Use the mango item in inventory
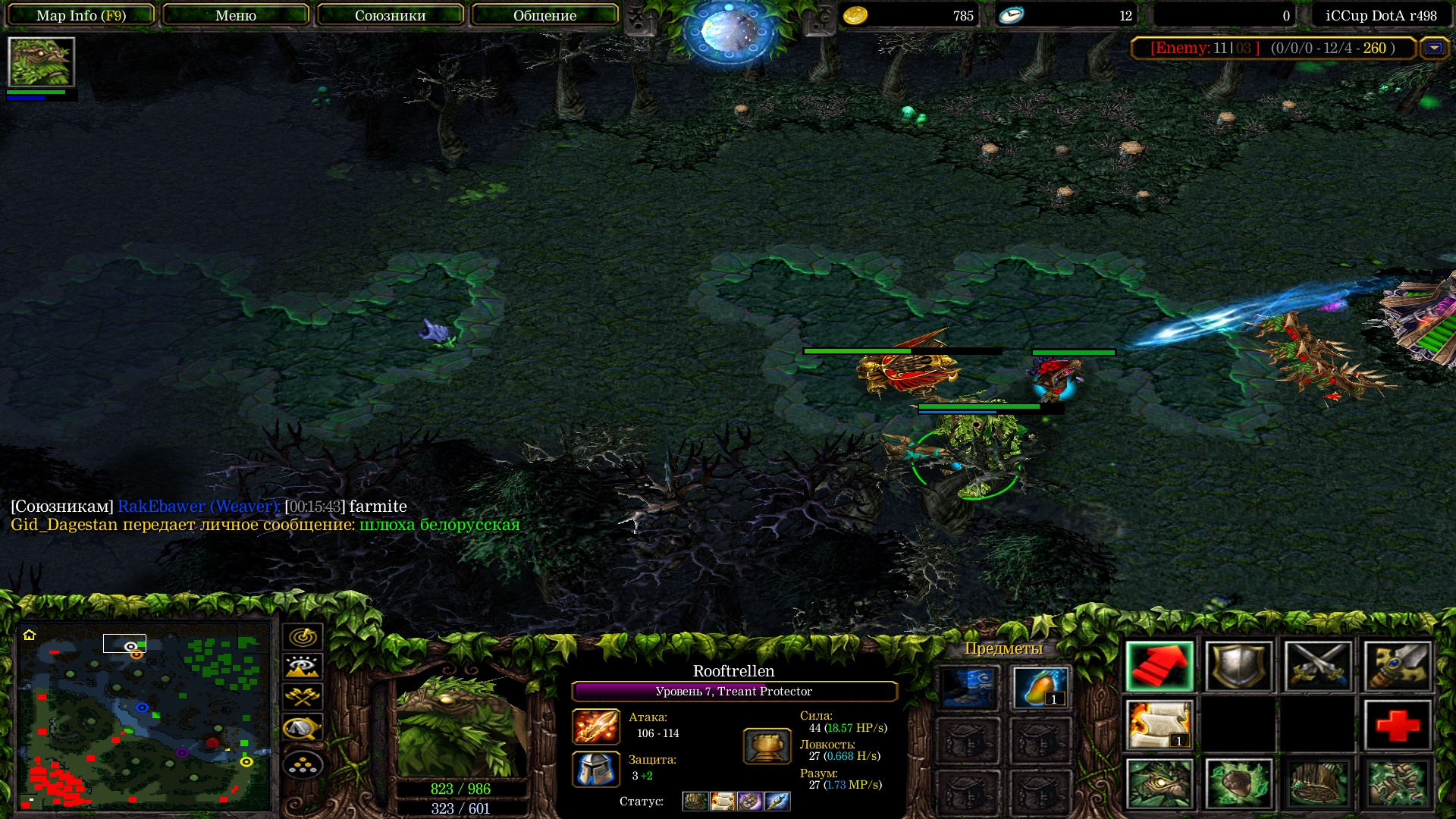 (1040, 687)
